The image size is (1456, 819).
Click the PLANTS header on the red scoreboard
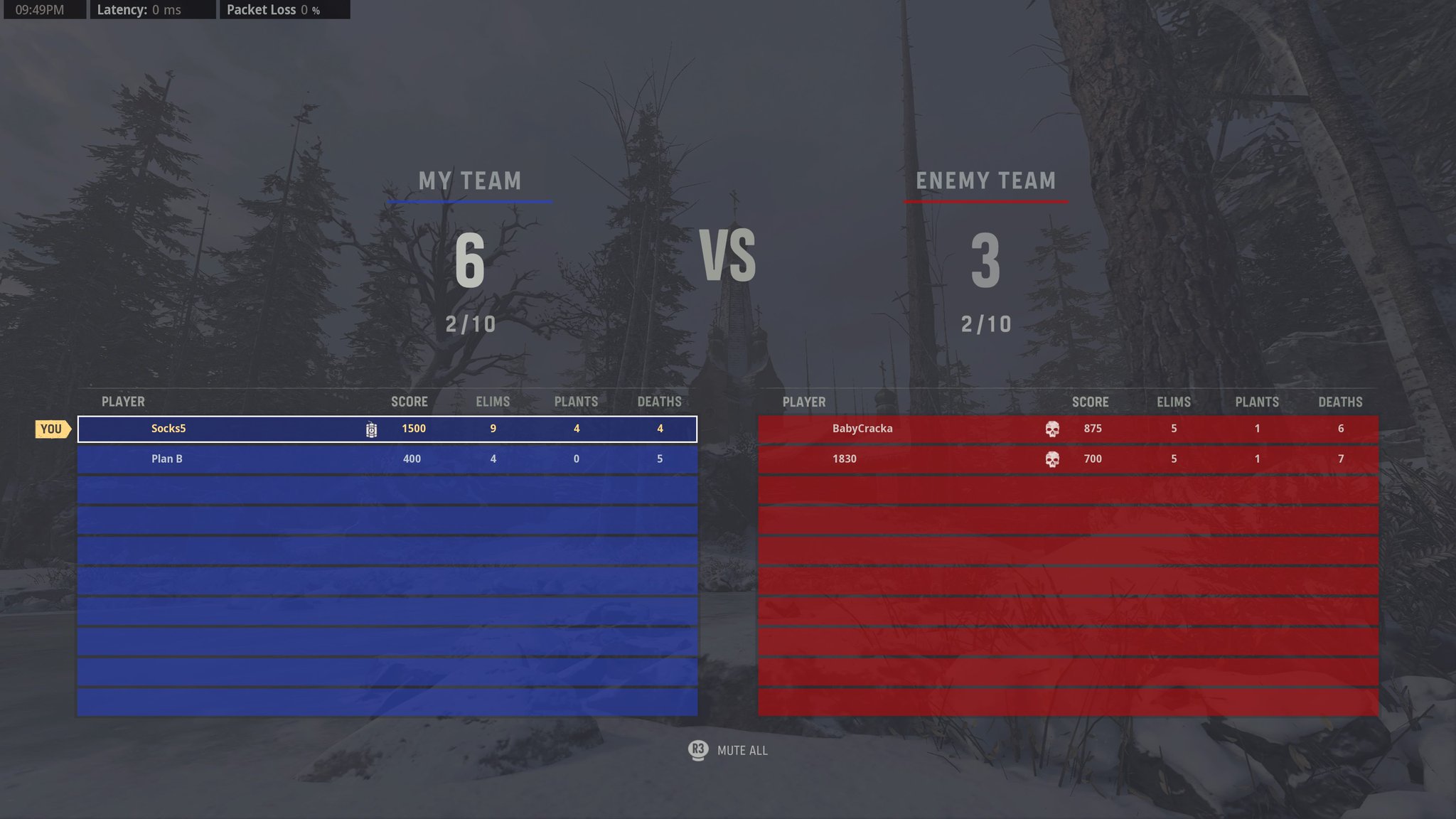pyautogui.click(x=1257, y=402)
